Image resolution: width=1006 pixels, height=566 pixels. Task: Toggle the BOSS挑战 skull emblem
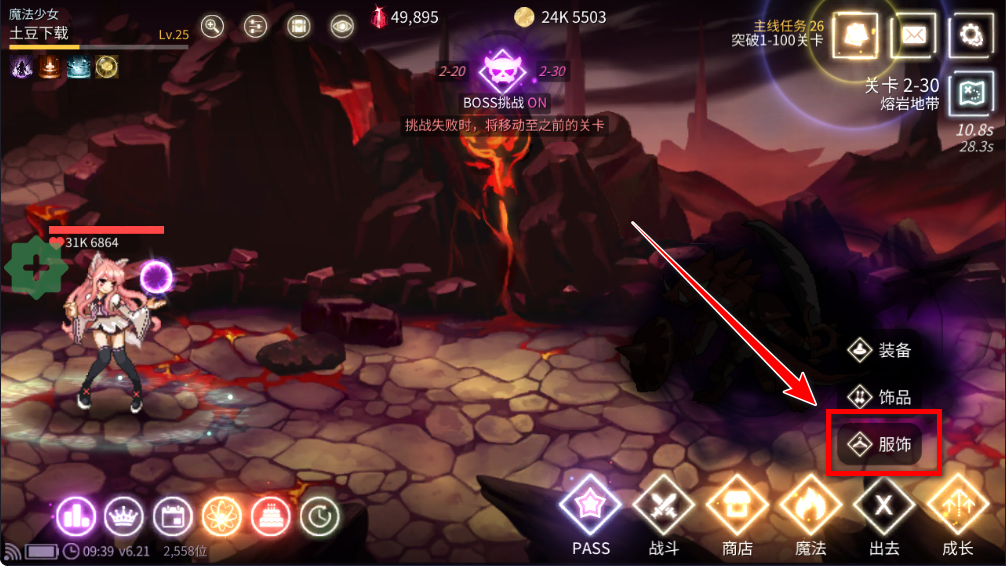(505, 71)
